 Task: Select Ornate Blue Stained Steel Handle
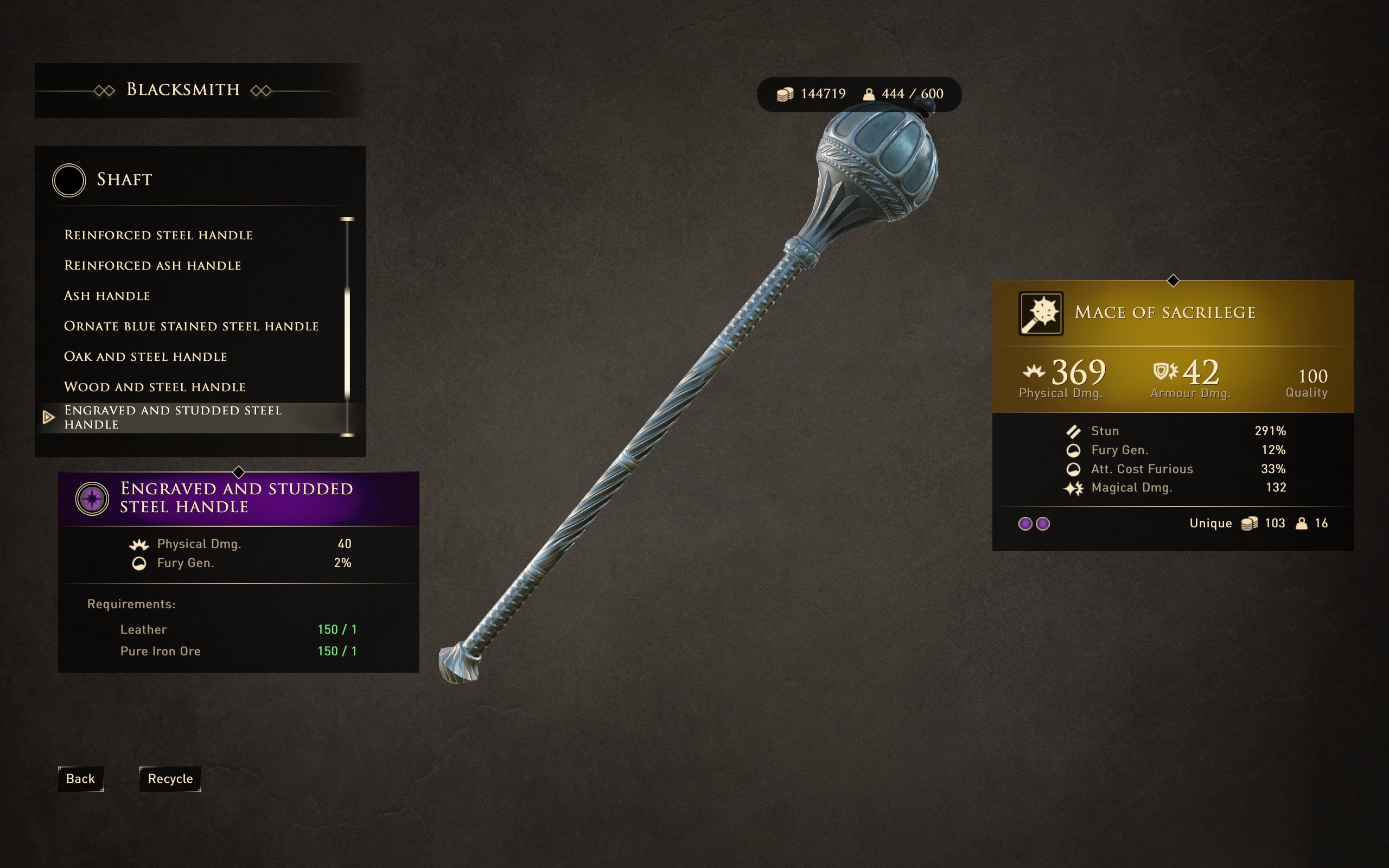tap(191, 326)
